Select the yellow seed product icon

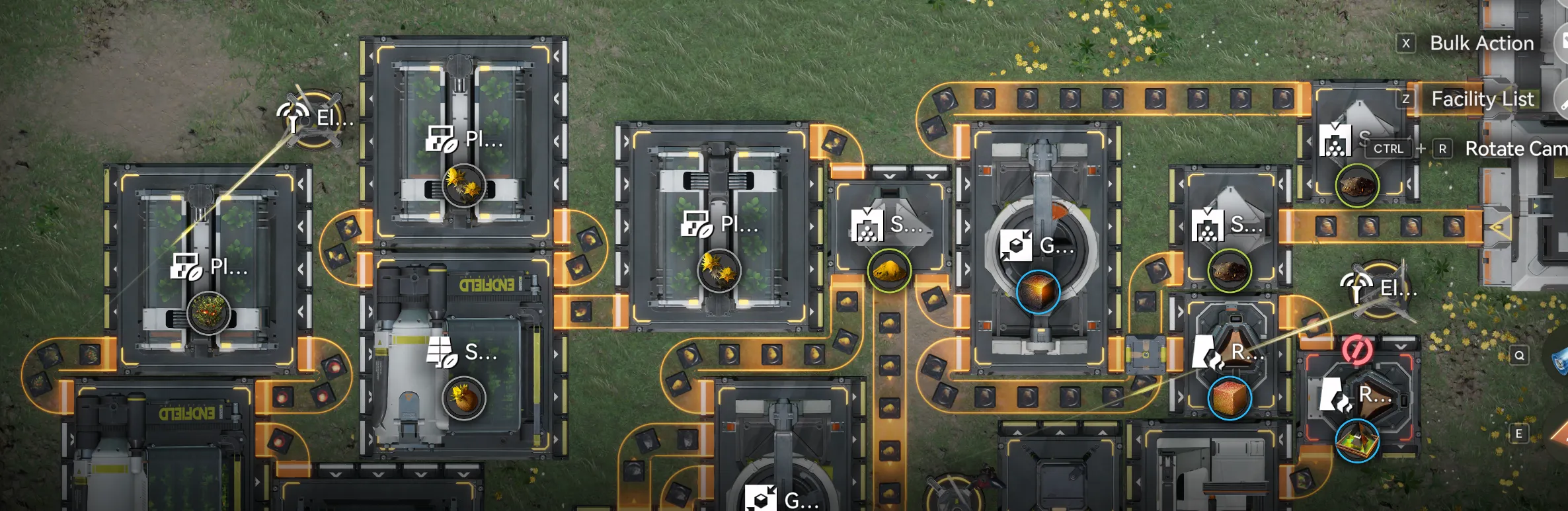[463, 398]
